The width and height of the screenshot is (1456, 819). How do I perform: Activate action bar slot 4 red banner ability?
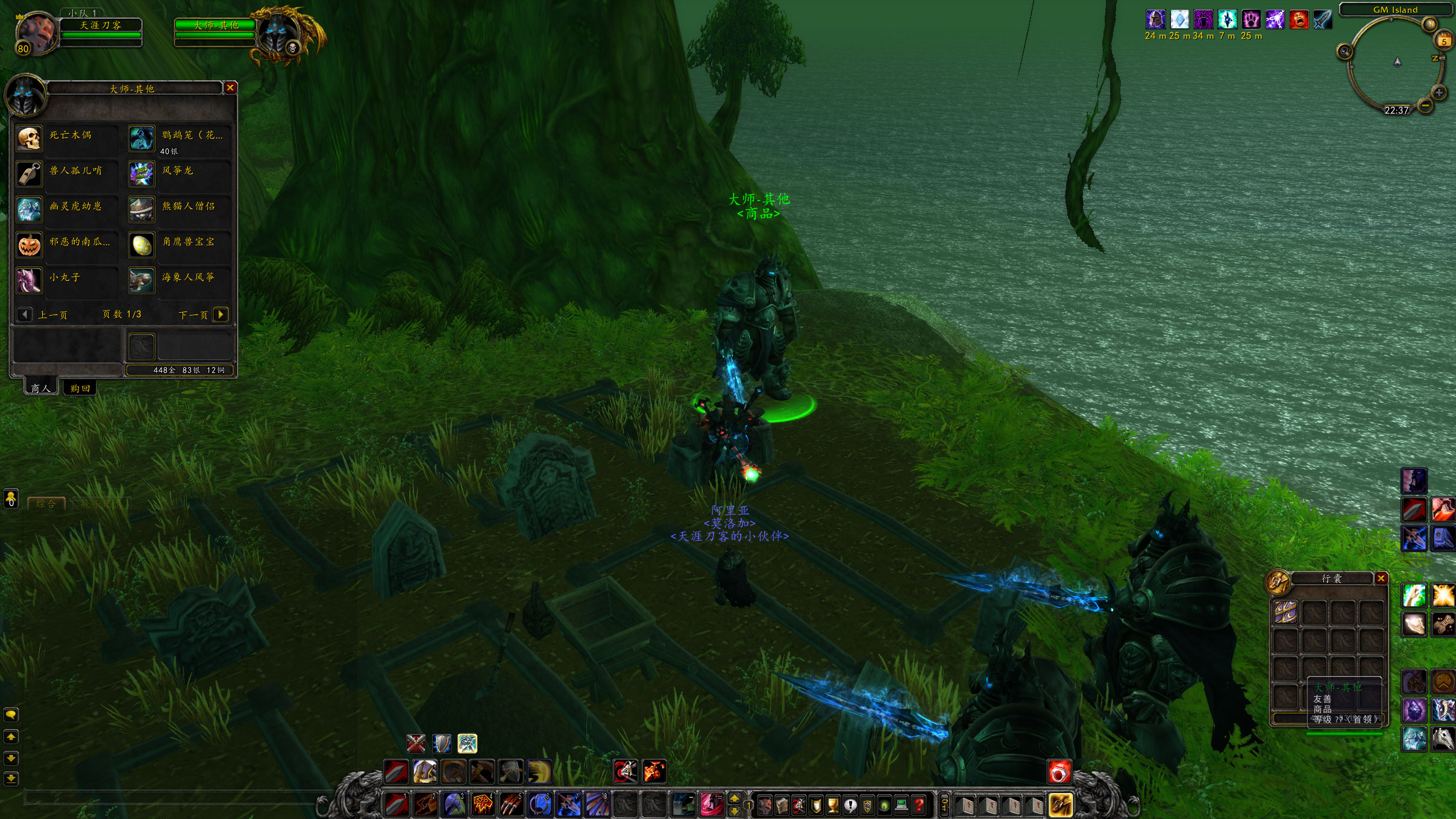pos(482,805)
